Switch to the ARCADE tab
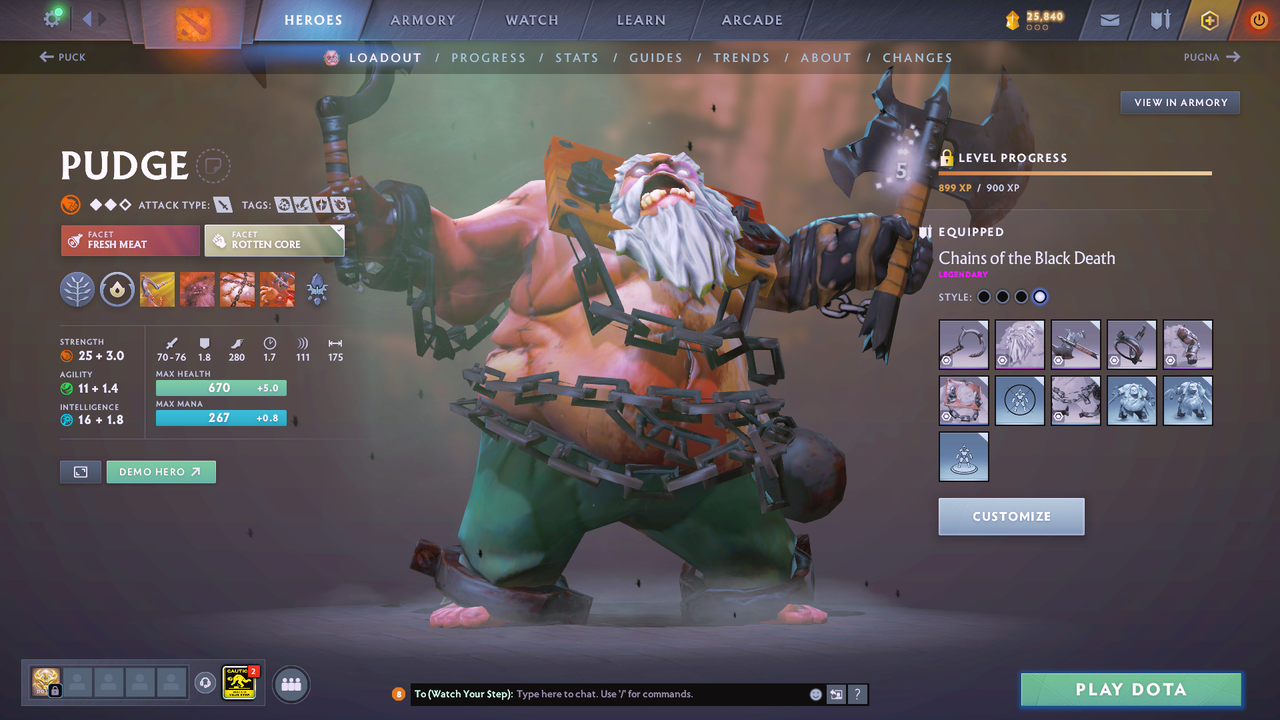This screenshot has height=720, width=1280. pyautogui.click(x=751, y=19)
